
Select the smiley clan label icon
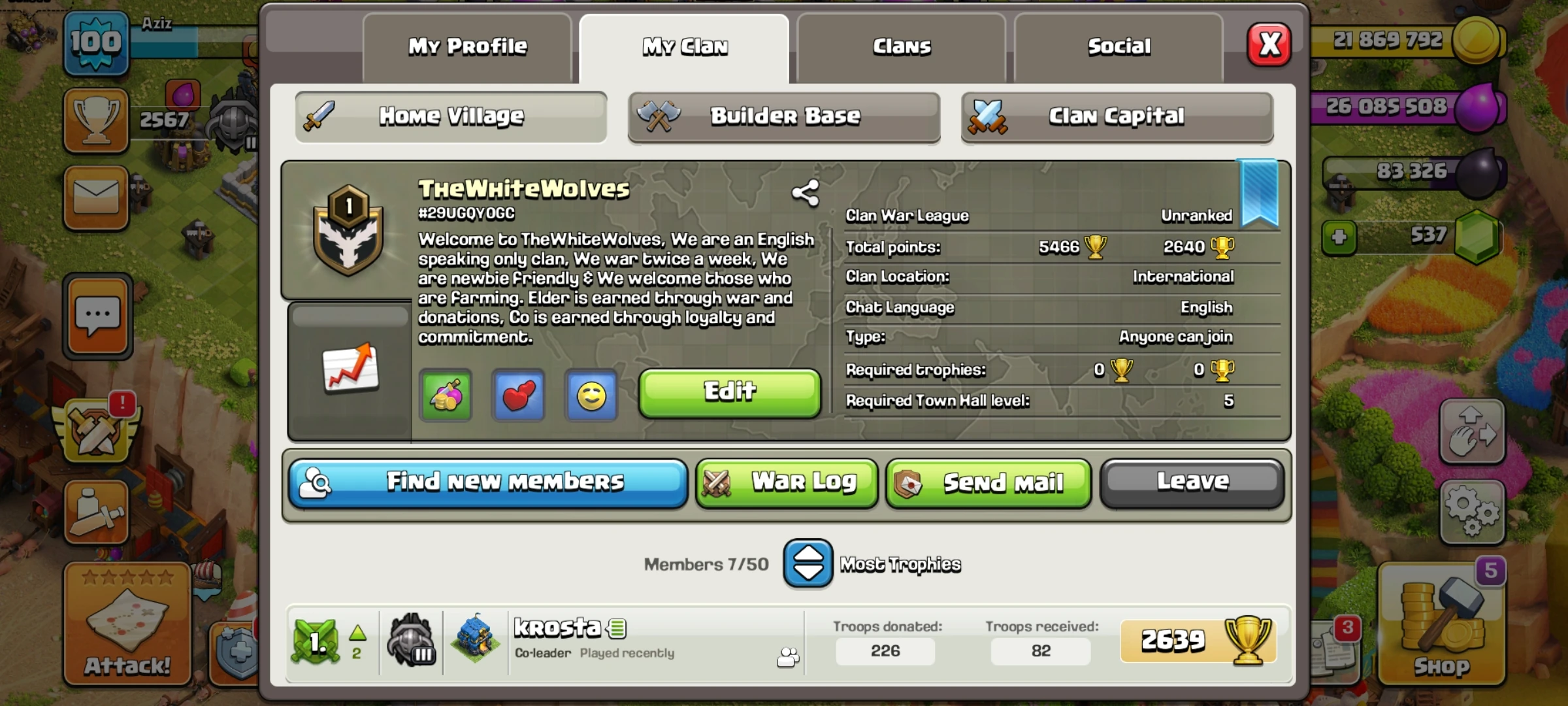tap(591, 395)
